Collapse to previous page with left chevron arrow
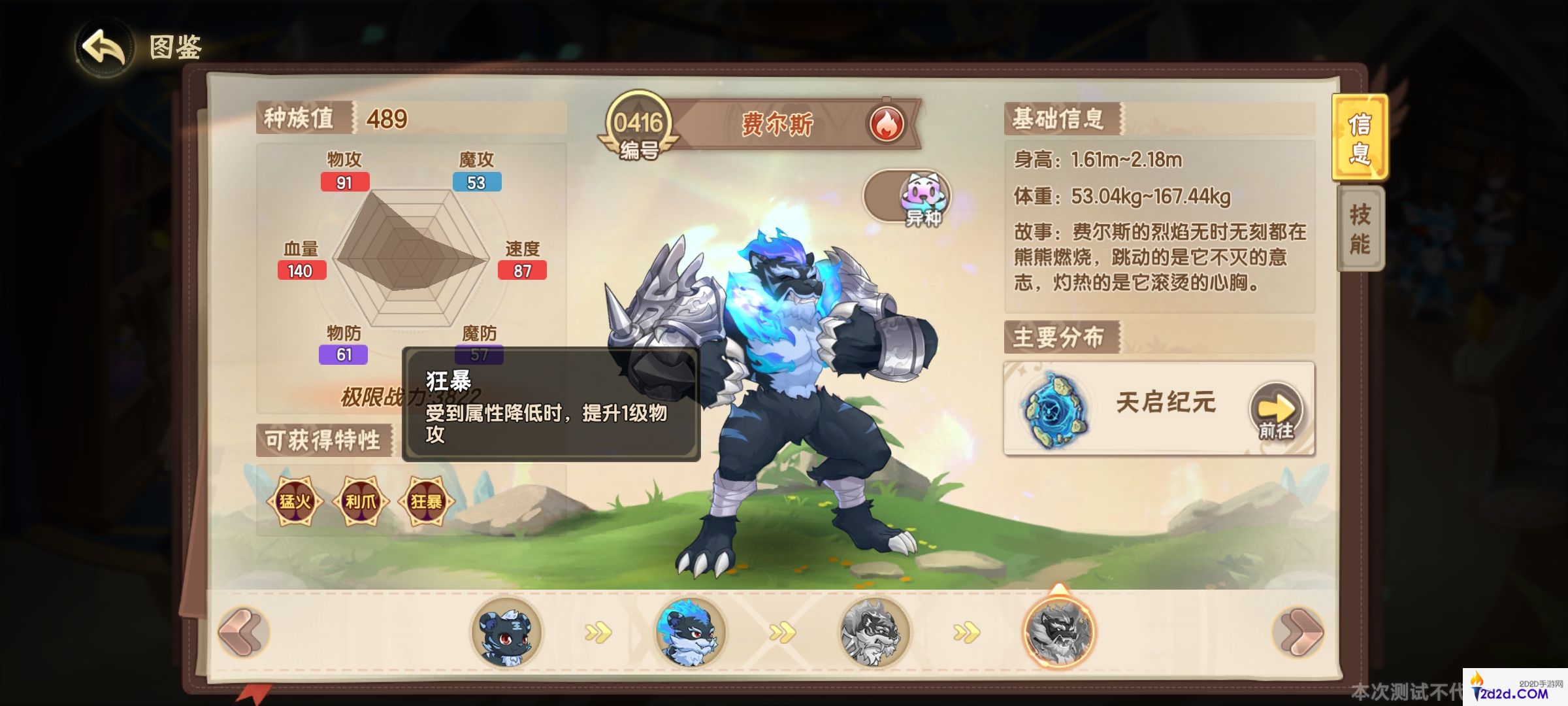This screenshot has height=706, width=1568. [242, 630]
